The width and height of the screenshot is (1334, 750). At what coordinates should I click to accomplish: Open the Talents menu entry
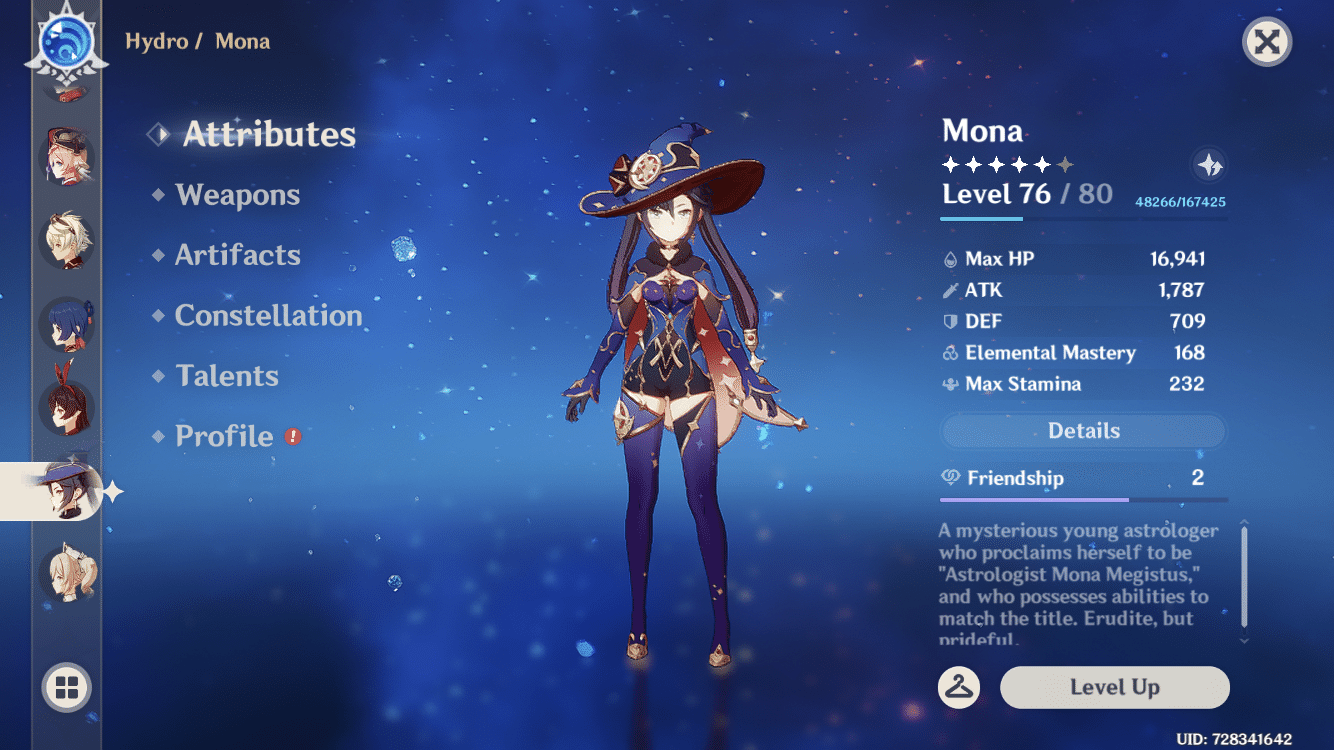tap(228, 375)
